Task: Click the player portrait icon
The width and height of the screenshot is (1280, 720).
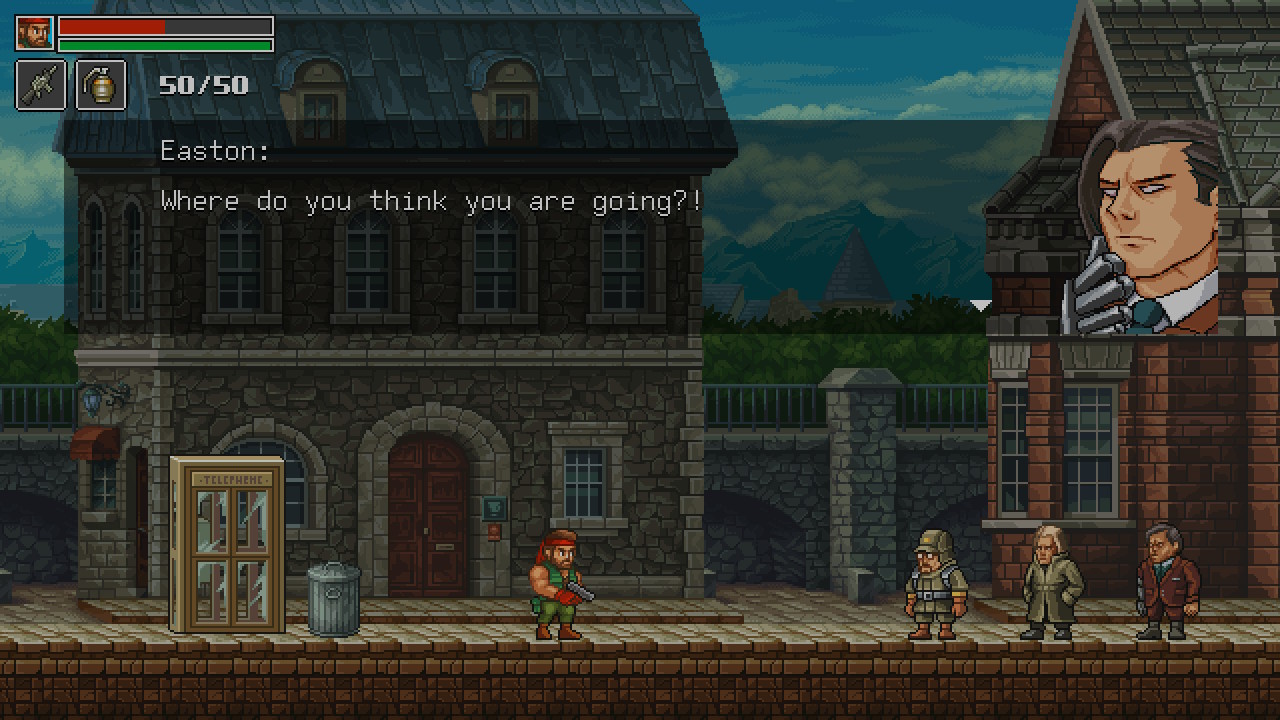Action: coord(34,33)
